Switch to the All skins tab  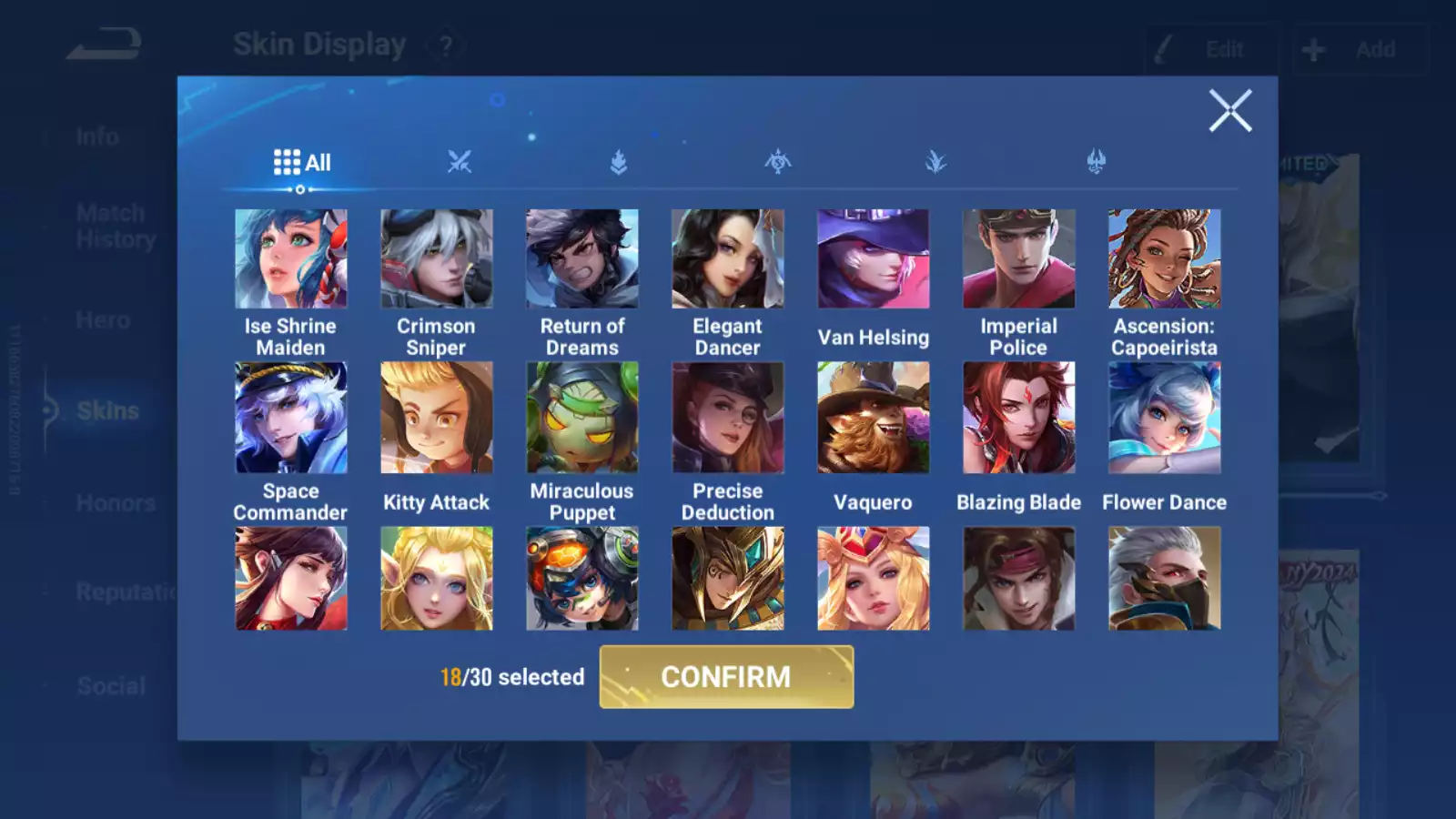[x=302, y=163]
